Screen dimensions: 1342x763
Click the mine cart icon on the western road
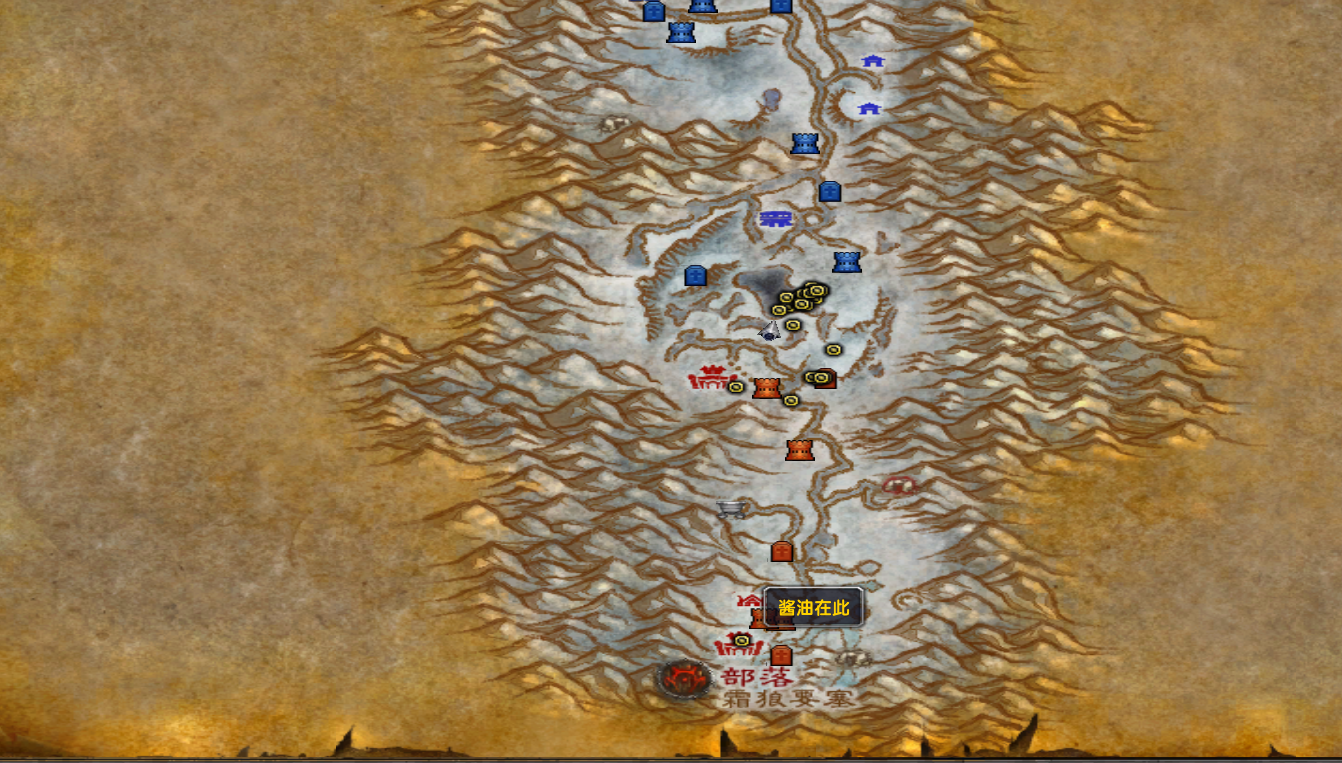[x=729, y=509]
